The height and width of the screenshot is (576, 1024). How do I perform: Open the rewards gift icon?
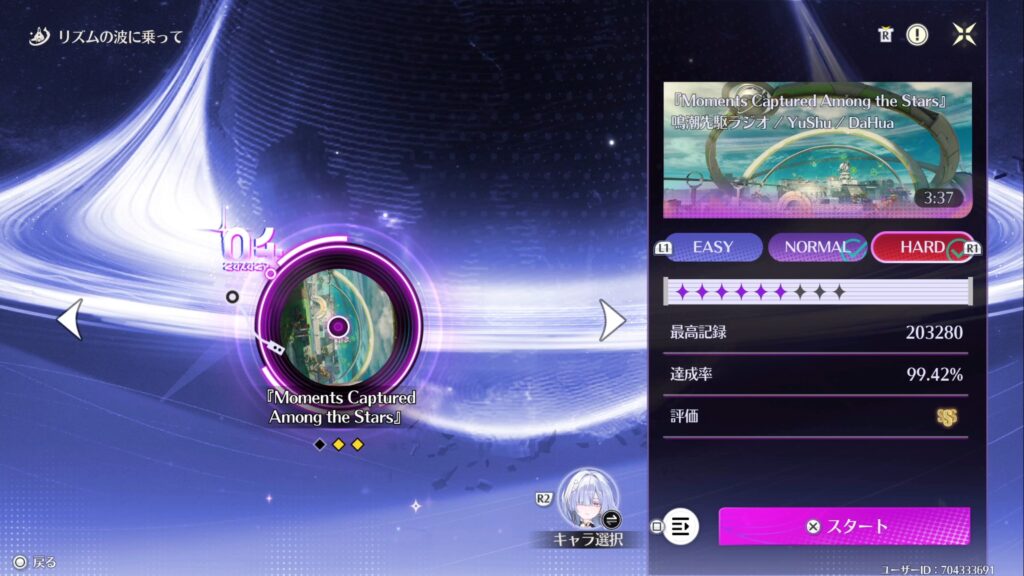pyautogui.click(x=884, y=35)
